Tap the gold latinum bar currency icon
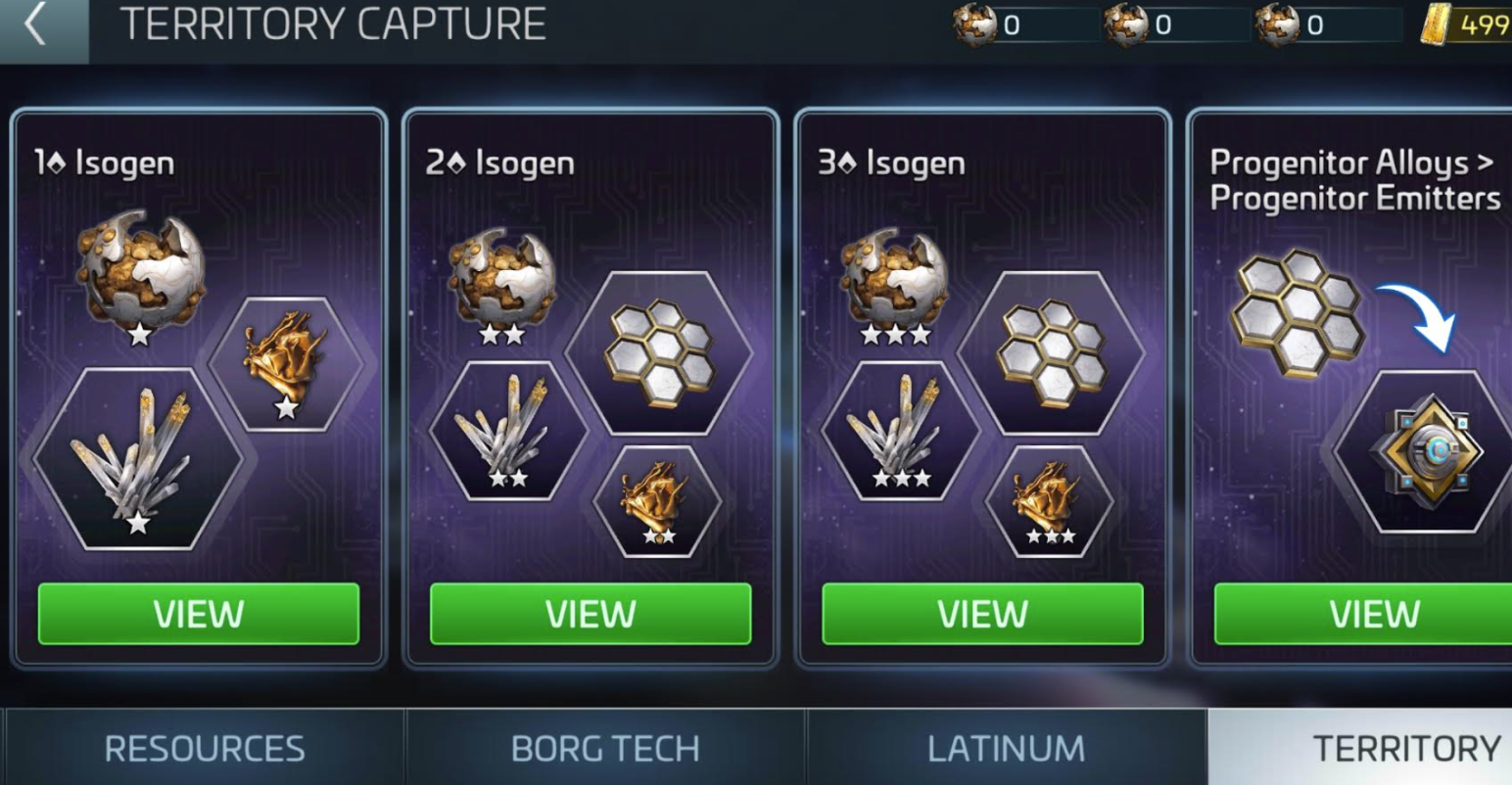 click(1437, 24)
